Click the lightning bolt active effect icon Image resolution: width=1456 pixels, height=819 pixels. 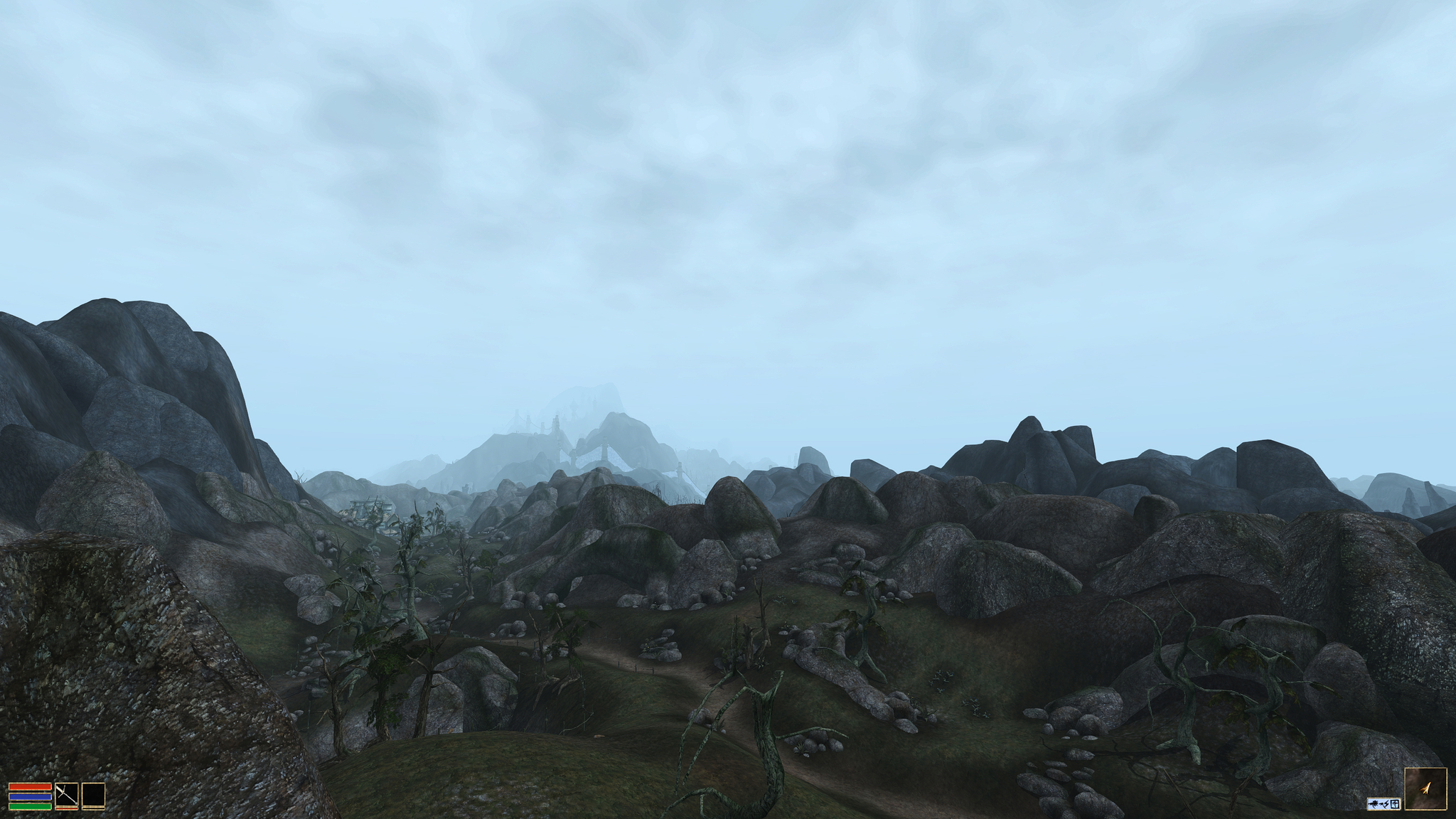coord(1385,804)
